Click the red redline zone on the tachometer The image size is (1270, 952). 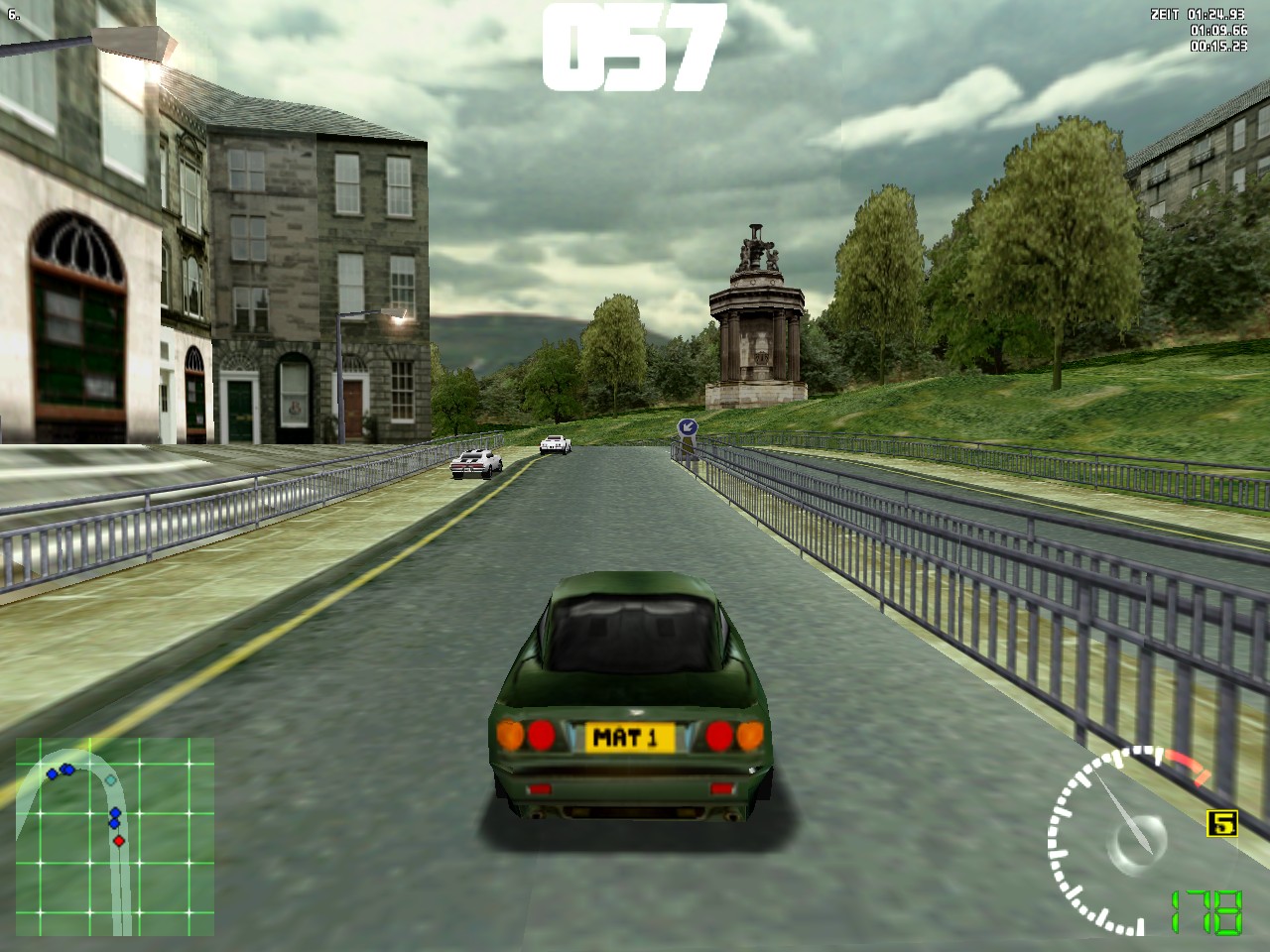point(1186,766)
